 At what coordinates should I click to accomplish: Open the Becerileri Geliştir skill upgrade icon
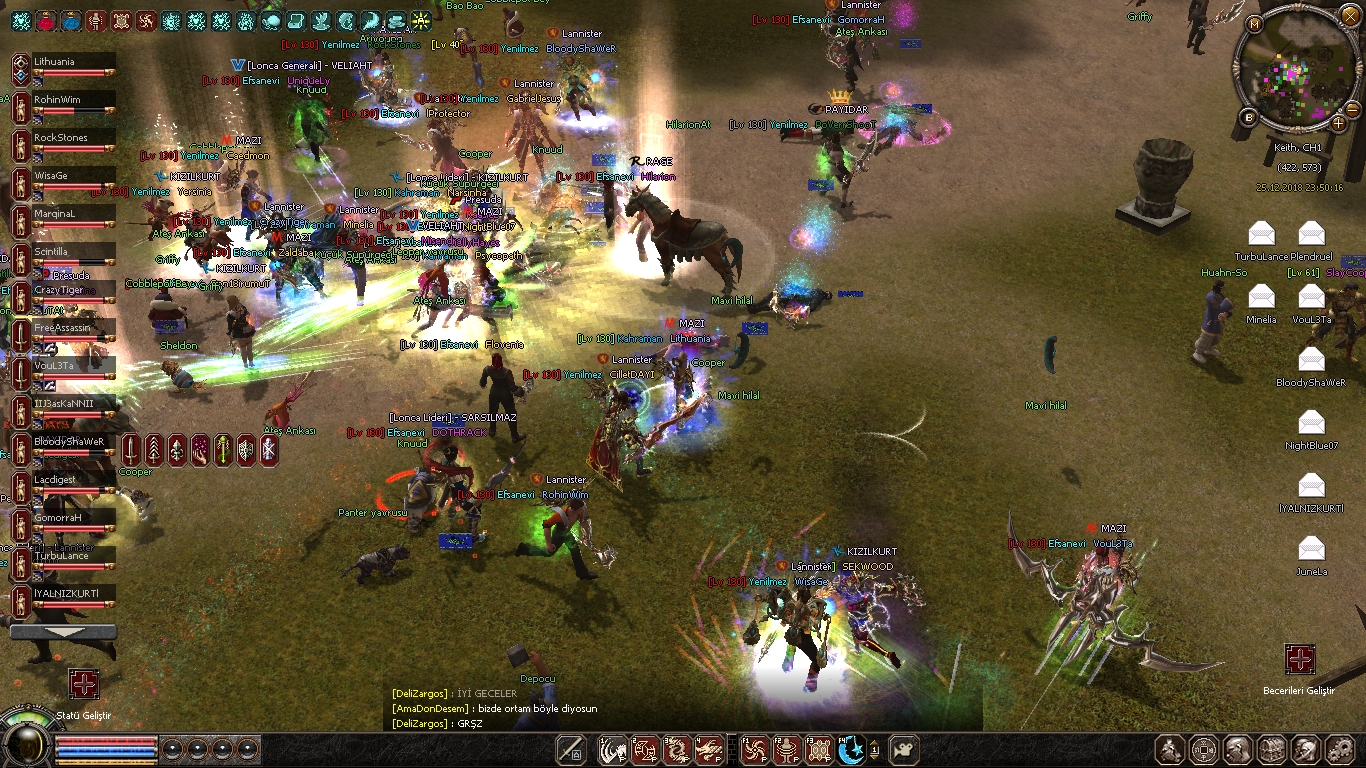(x=1299, y=660)
